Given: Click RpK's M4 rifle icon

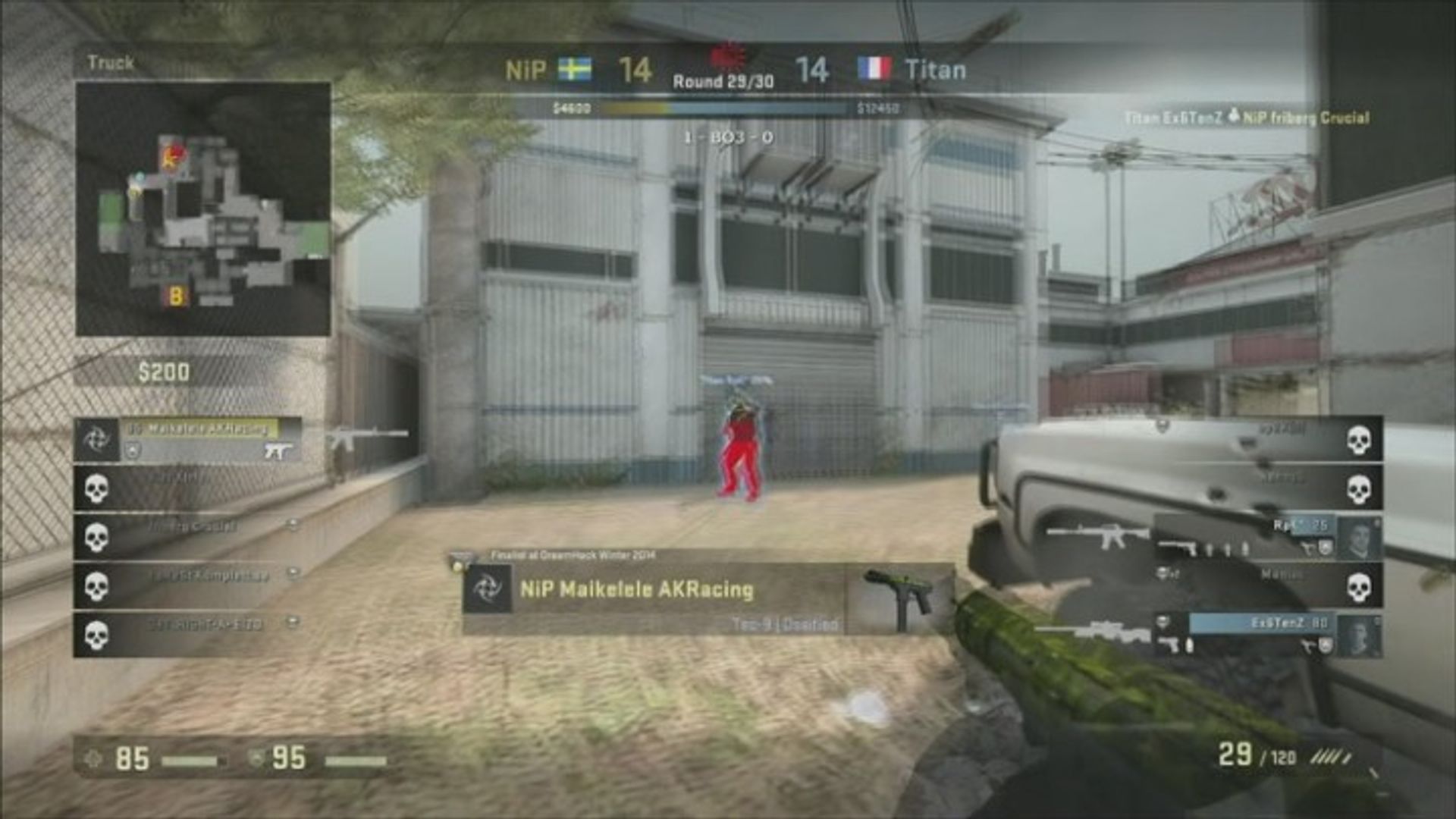Looking at the screenshot, I should coord(1097,534).
